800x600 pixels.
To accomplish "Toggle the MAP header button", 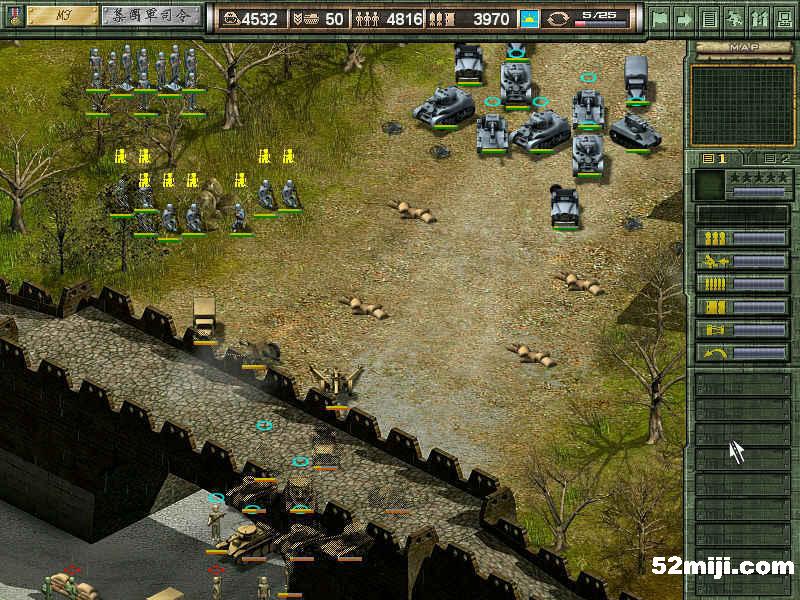I will (742, 47).
